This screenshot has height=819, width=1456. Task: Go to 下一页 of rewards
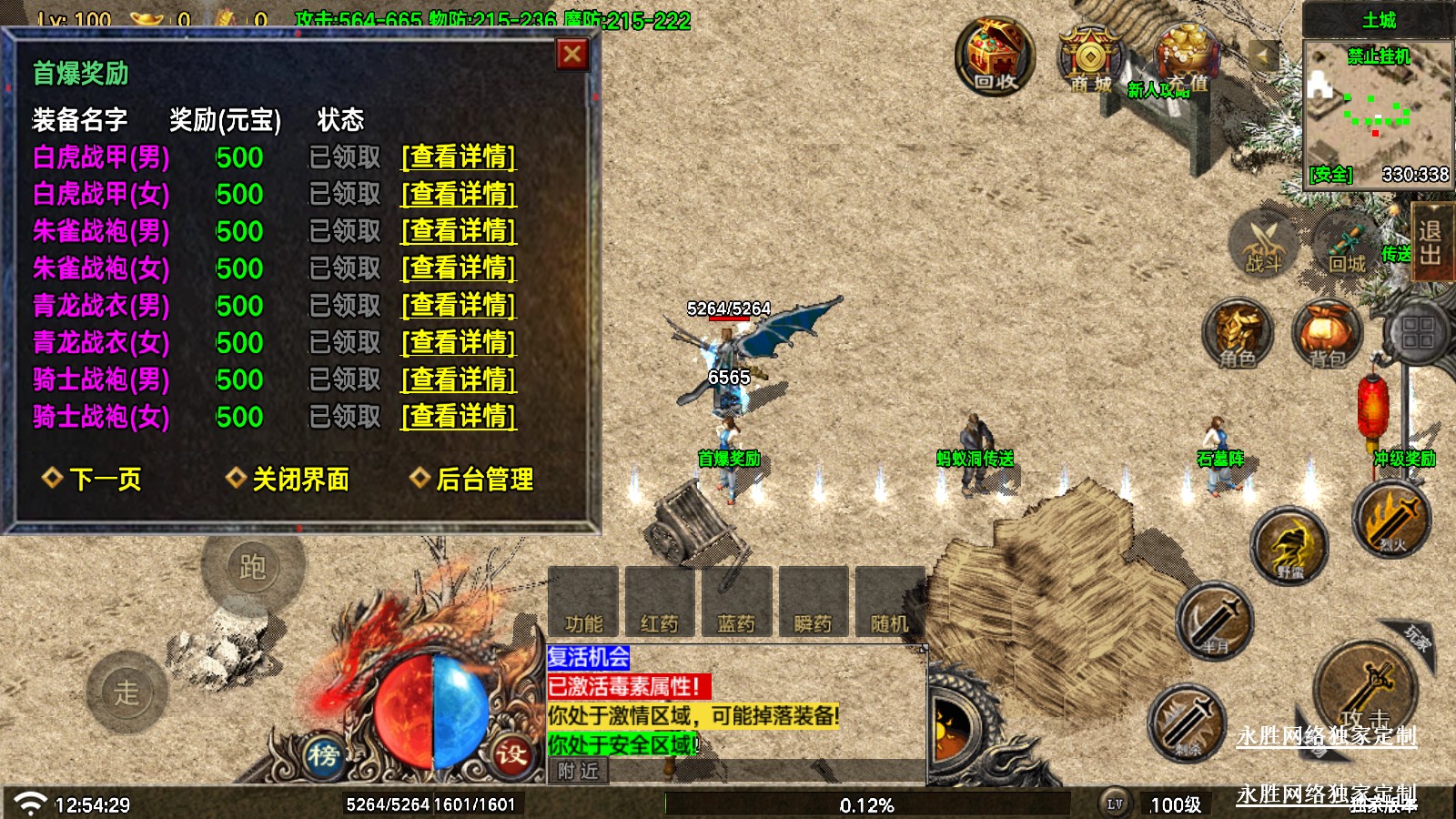point(93,479)
